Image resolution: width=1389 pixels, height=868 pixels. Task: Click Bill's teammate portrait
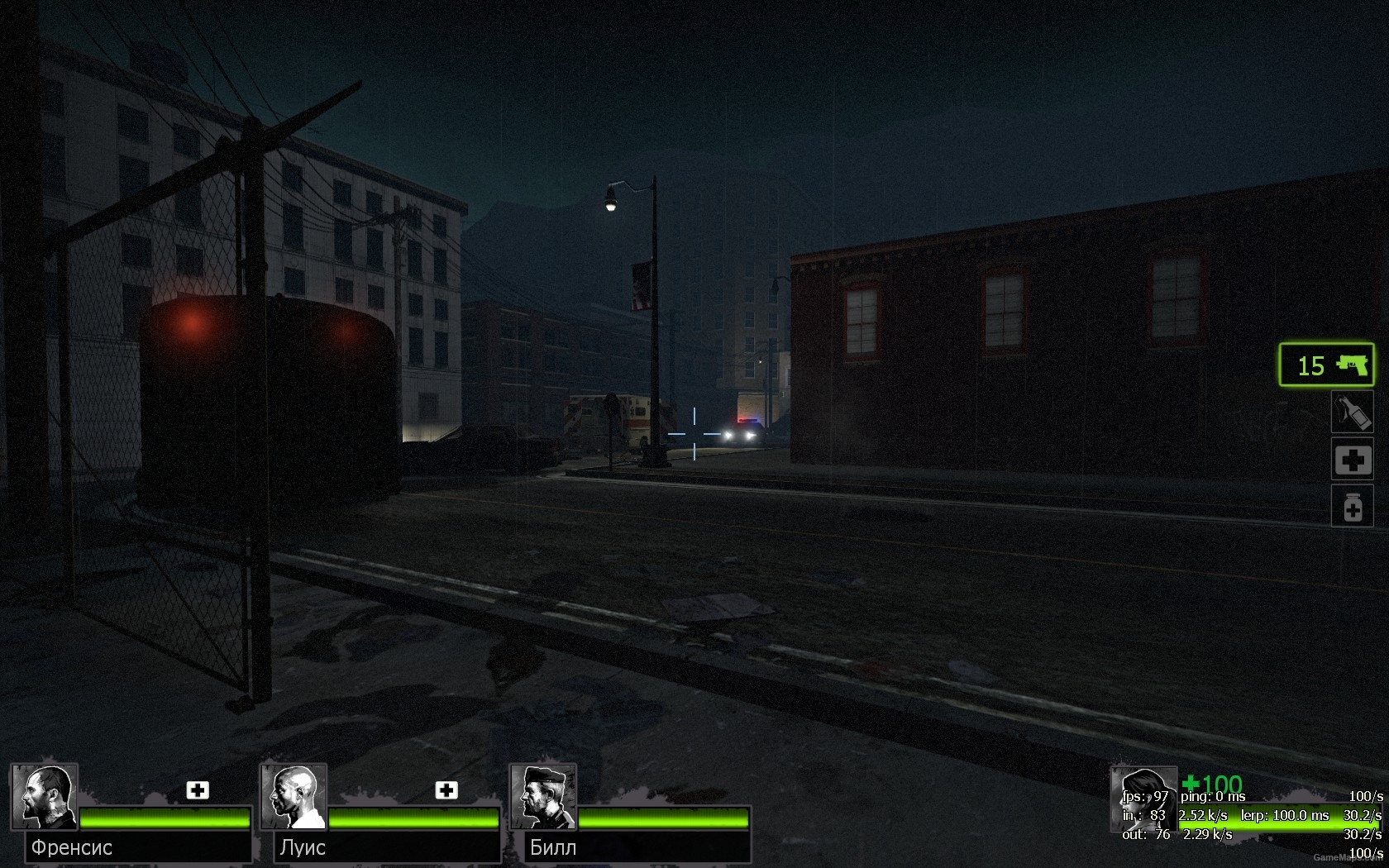[543, 797]
